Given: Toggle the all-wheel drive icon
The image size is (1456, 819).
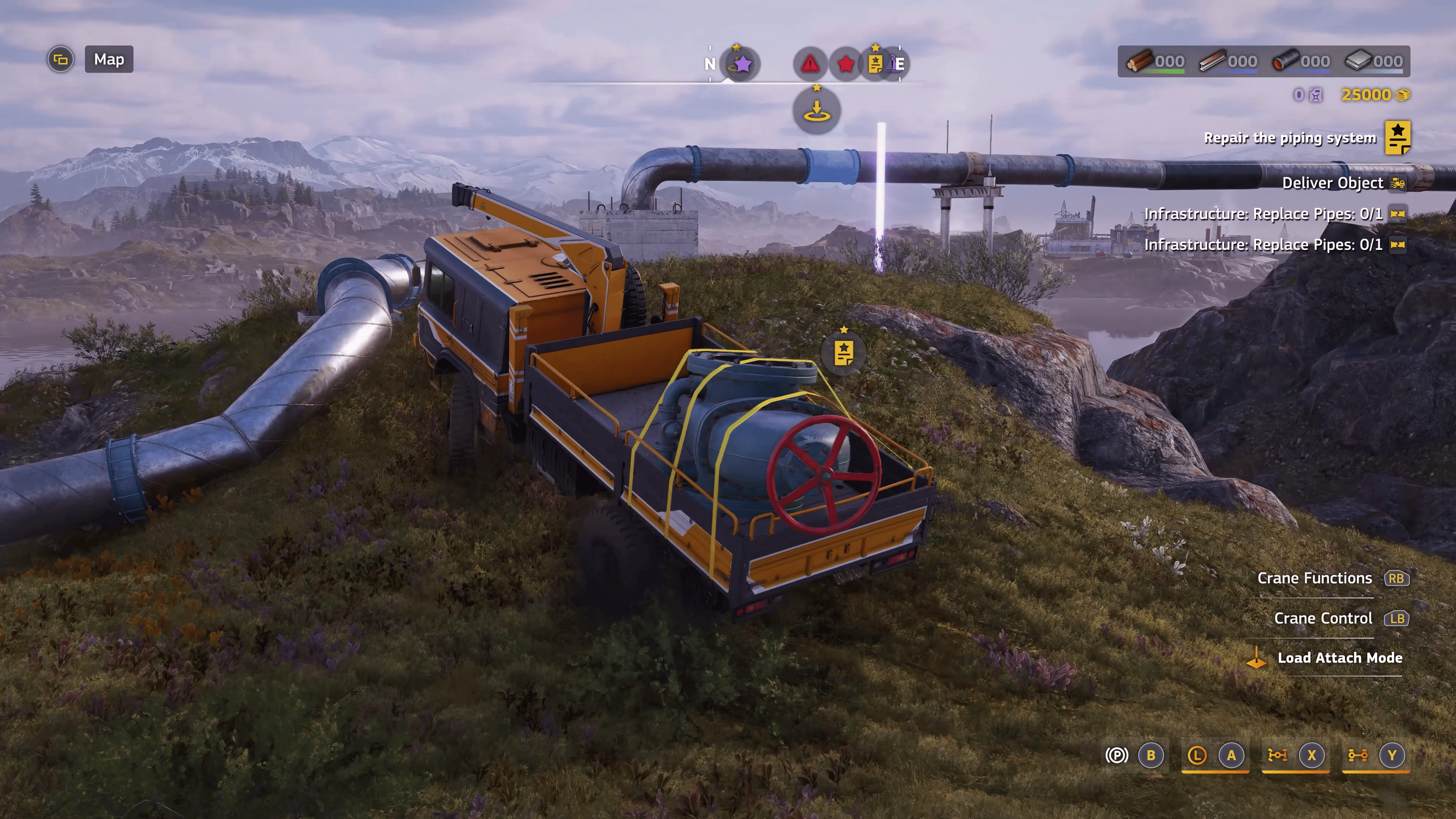Looking at the screenshot, I should pos(1358,755).
